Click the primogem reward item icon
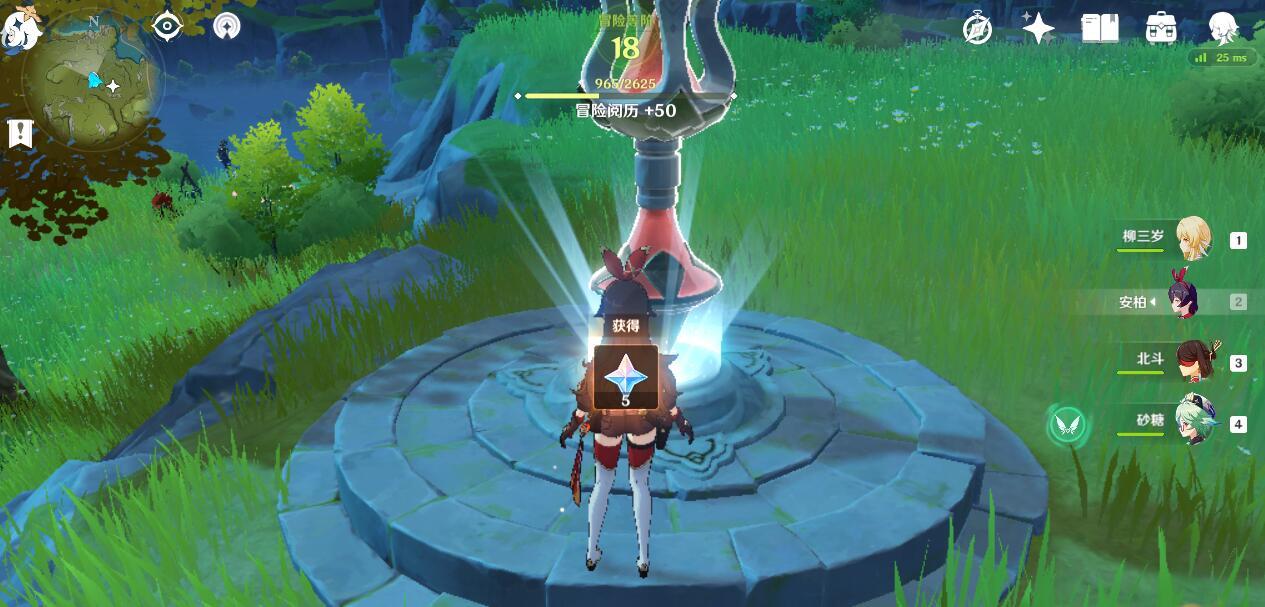This screenshot has height=607, width=1265. 626,376
